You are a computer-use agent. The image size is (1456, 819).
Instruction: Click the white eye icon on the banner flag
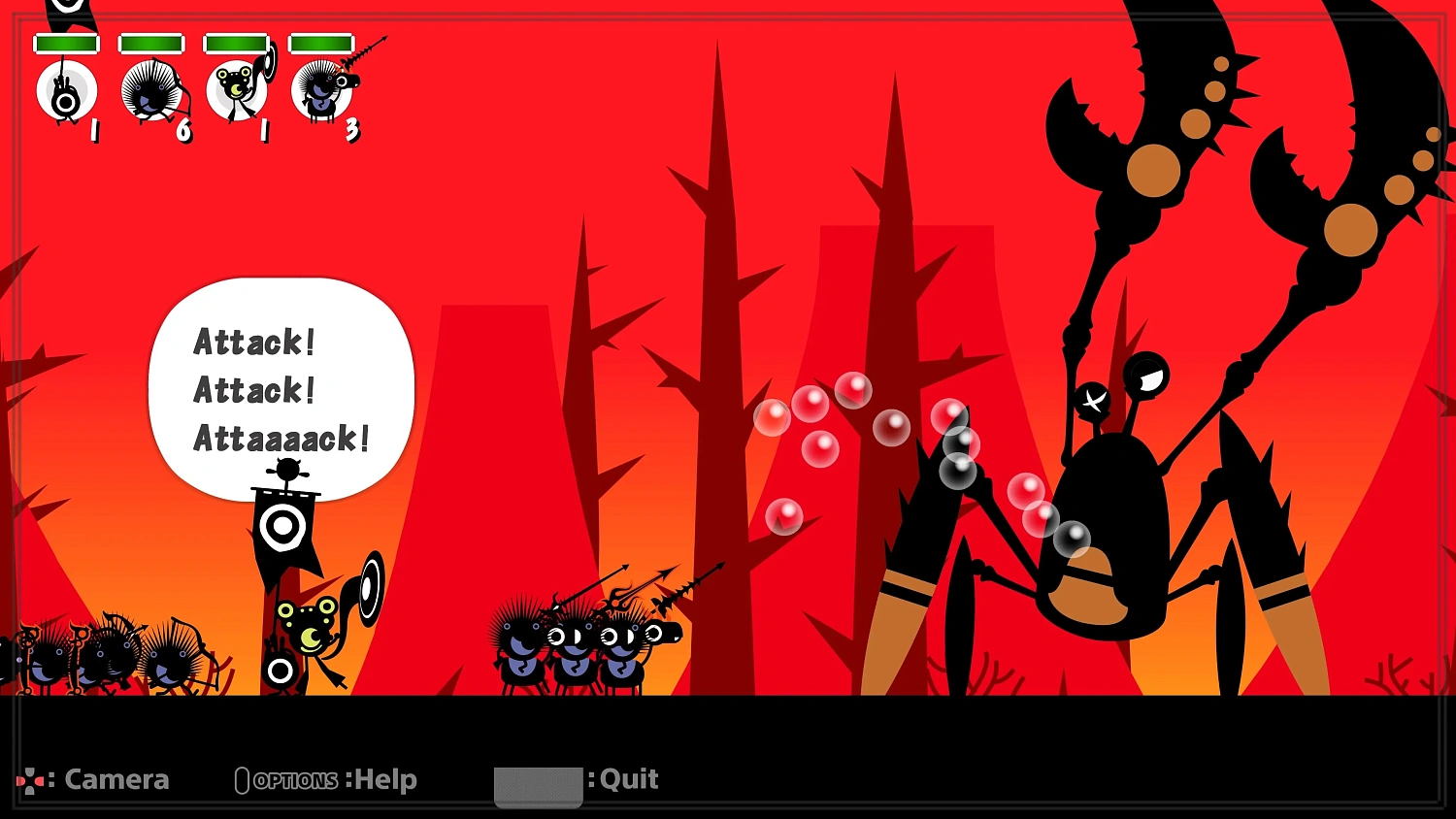(284, 526)
